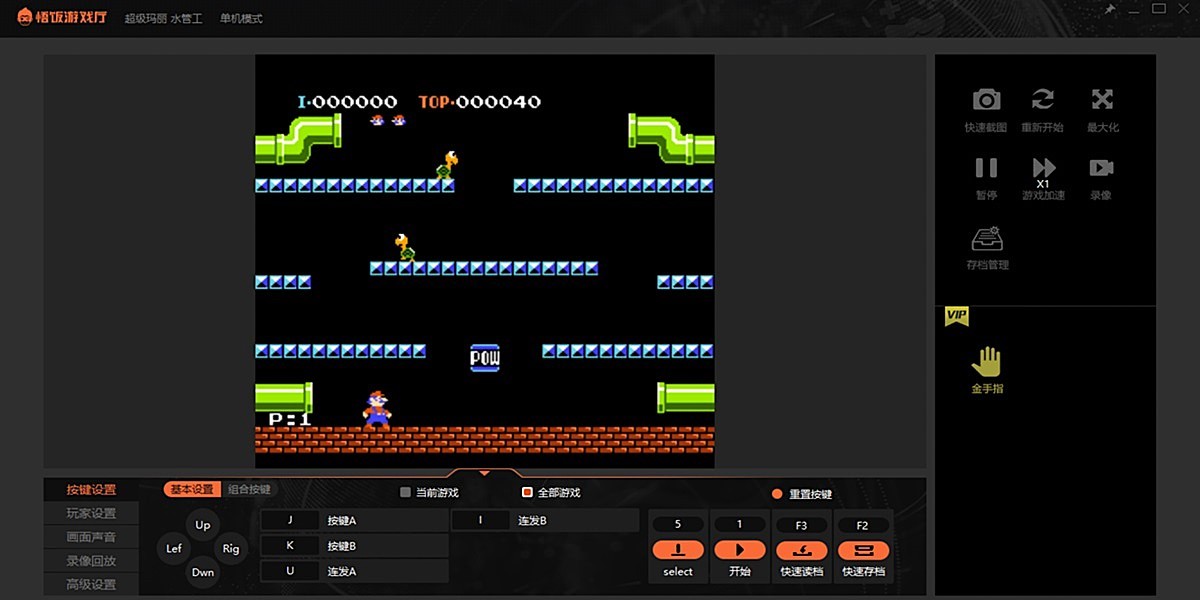Close the emulator window
The height and width of the screenshot is (600, 1200).
(x=1185, y=9)
